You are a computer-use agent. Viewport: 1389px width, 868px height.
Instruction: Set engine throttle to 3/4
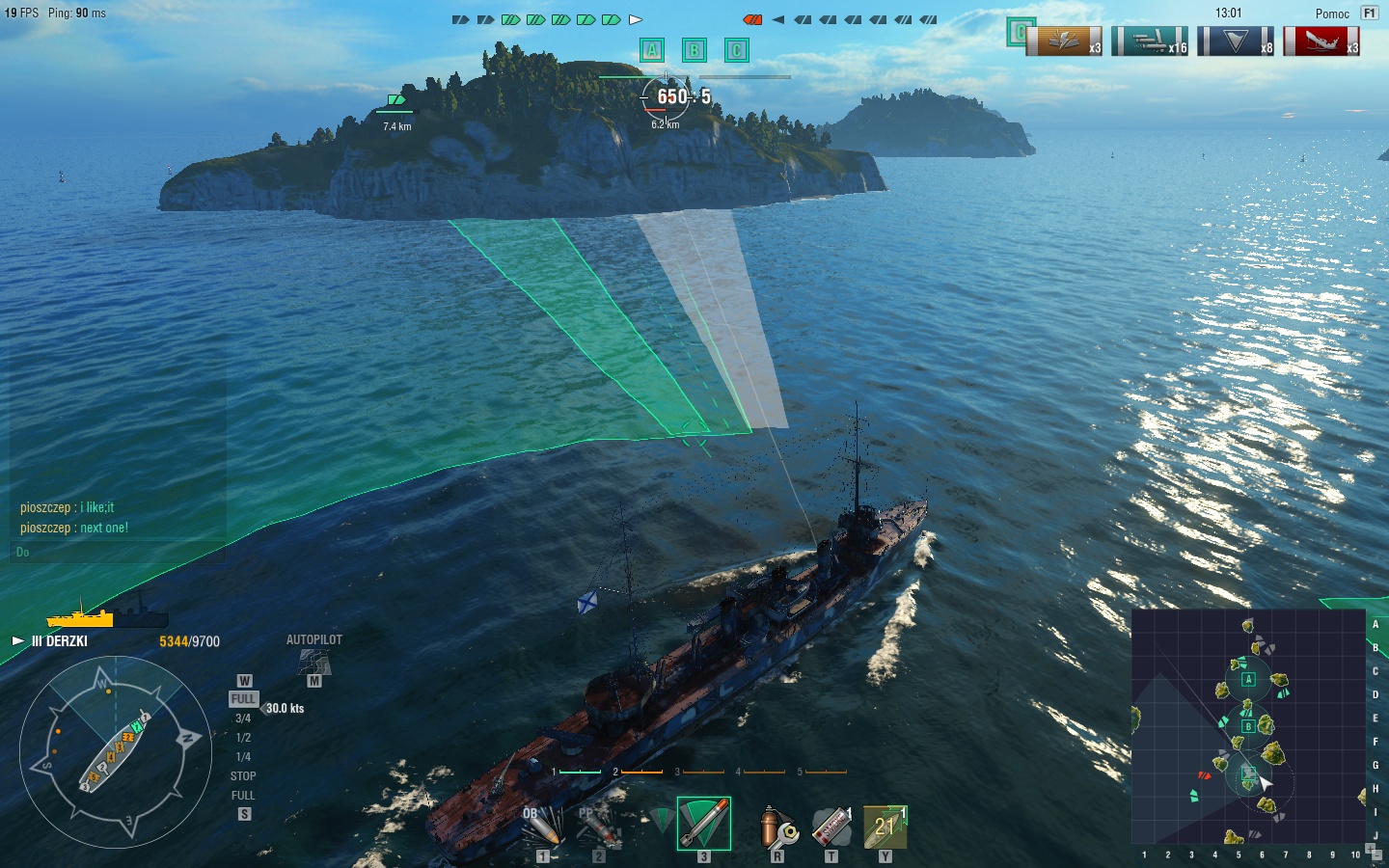pos(243,719)
